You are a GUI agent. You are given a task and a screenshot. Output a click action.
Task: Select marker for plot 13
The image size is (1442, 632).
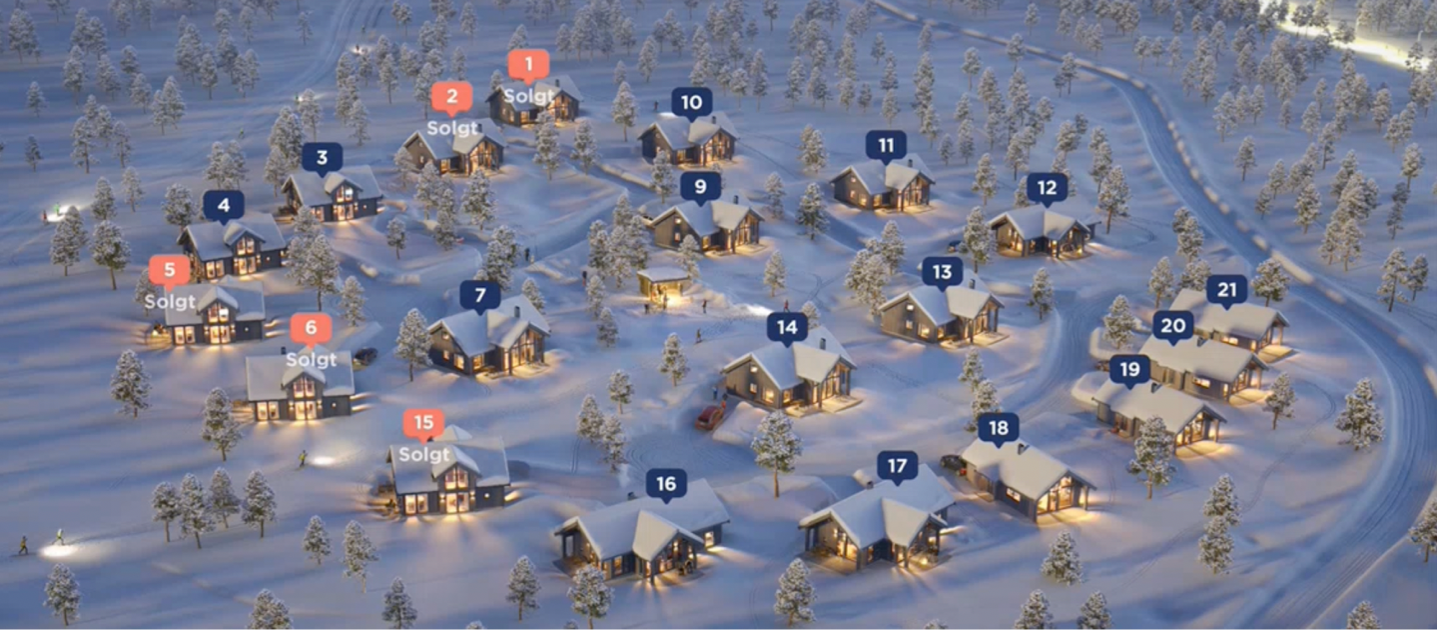[942, 271]
